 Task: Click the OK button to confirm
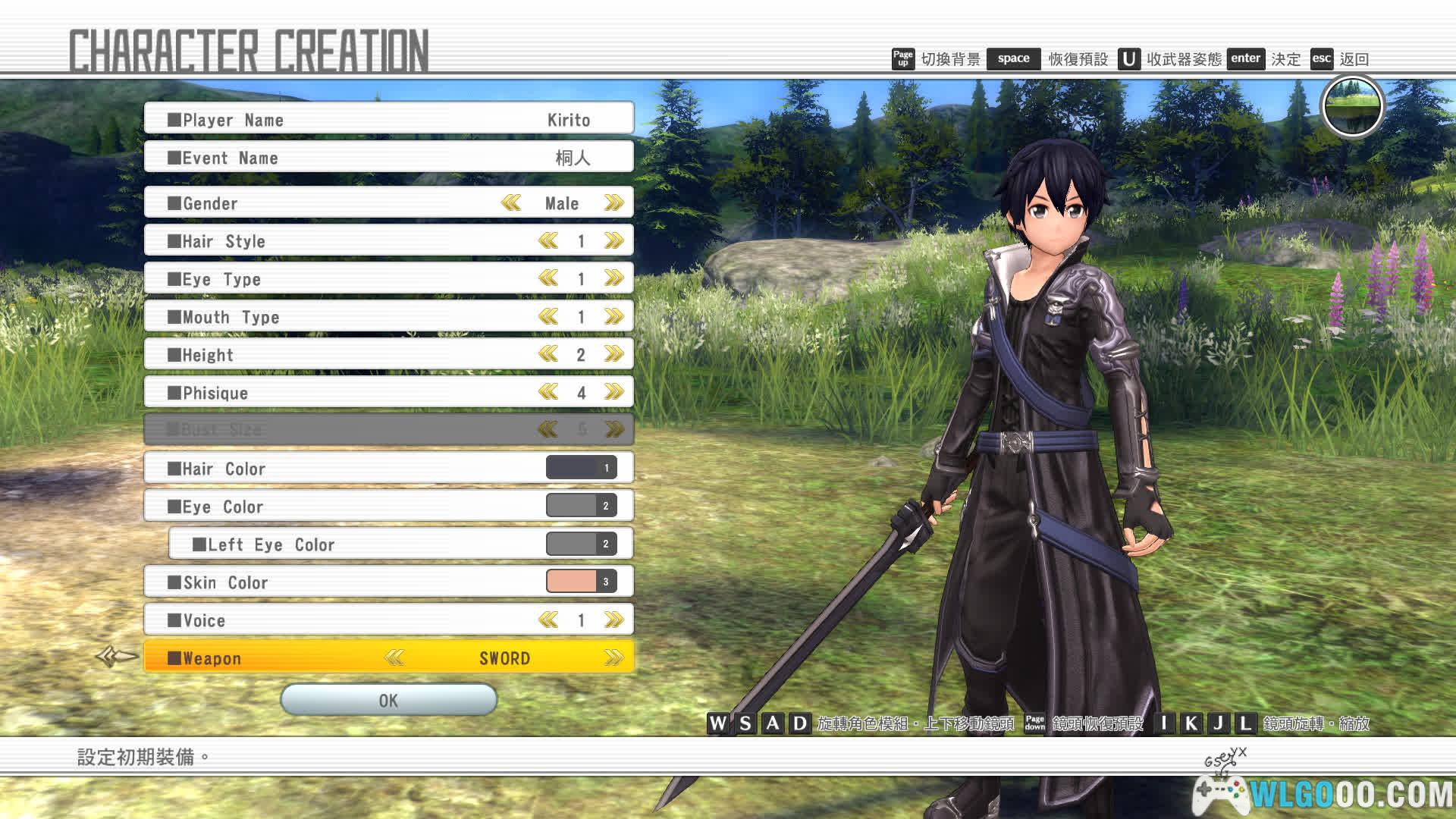(388, 700)
